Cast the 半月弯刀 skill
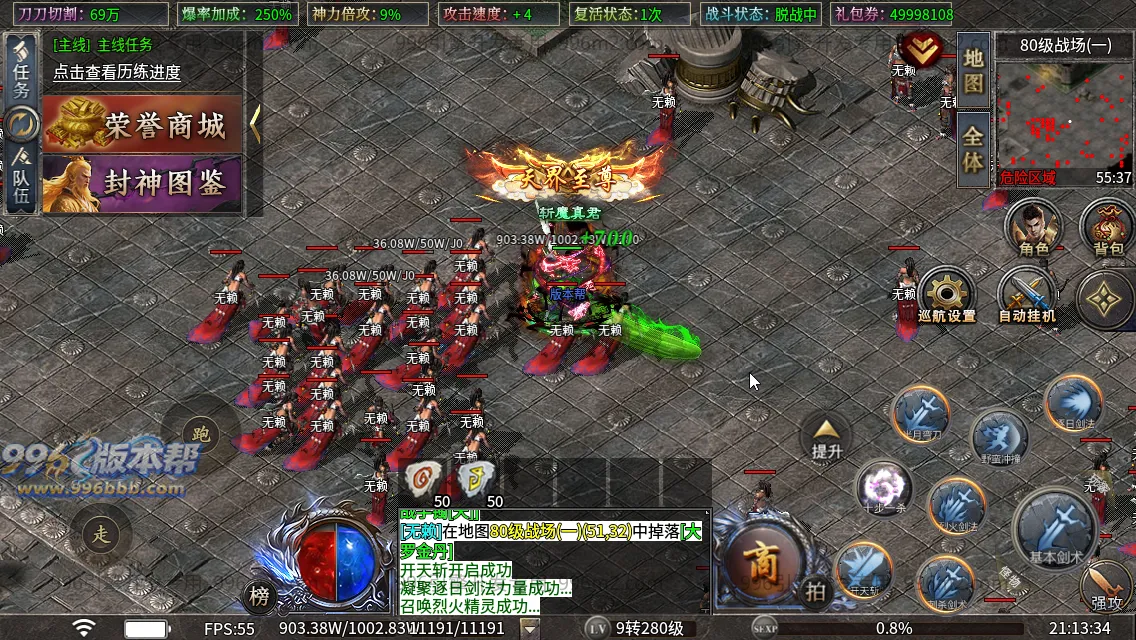This screenshot has height=640, width=1136. (921, 414)
